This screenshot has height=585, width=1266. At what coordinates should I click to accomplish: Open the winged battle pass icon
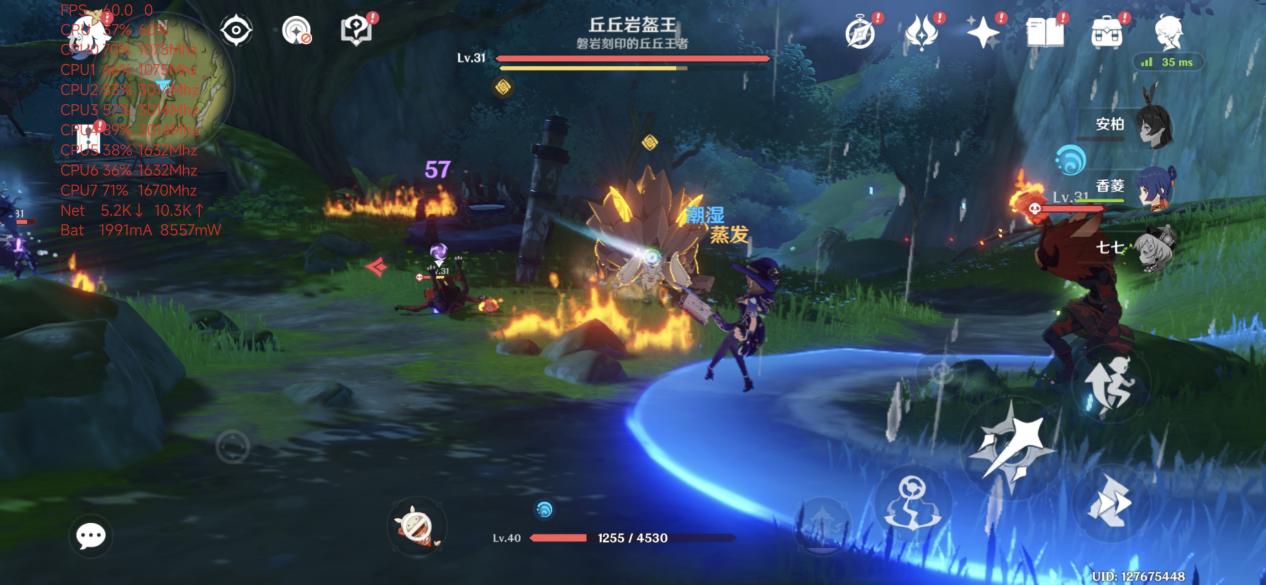point(920,33)
